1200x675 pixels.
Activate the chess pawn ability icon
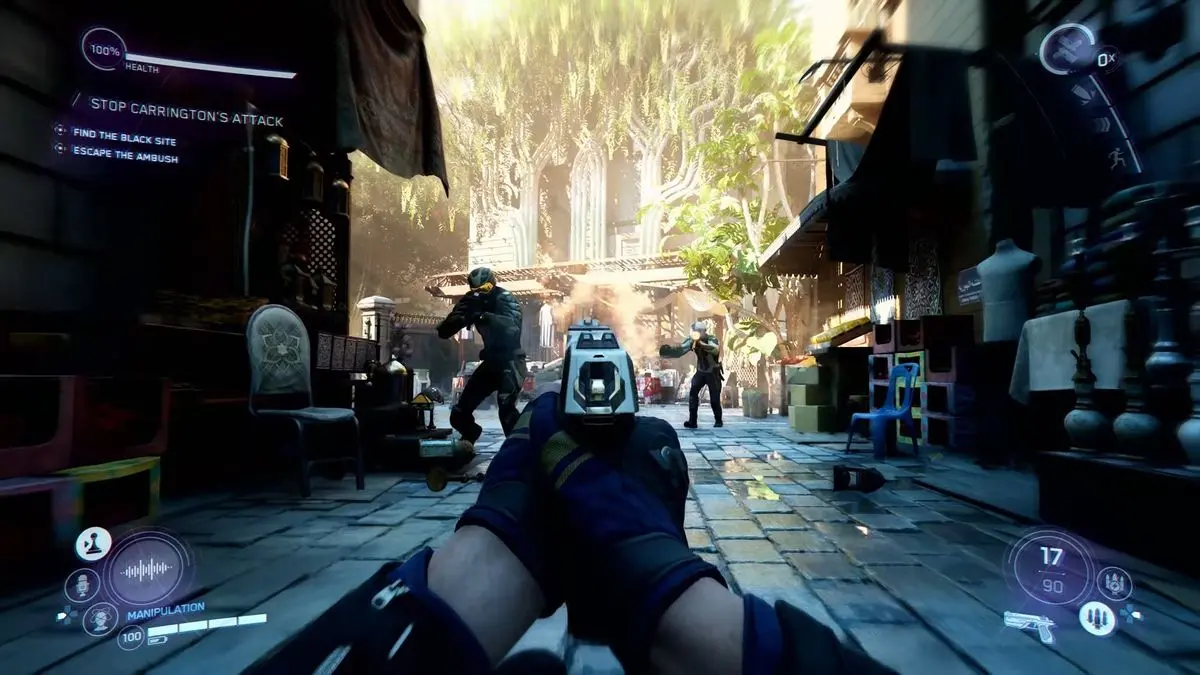coord(92,544)
